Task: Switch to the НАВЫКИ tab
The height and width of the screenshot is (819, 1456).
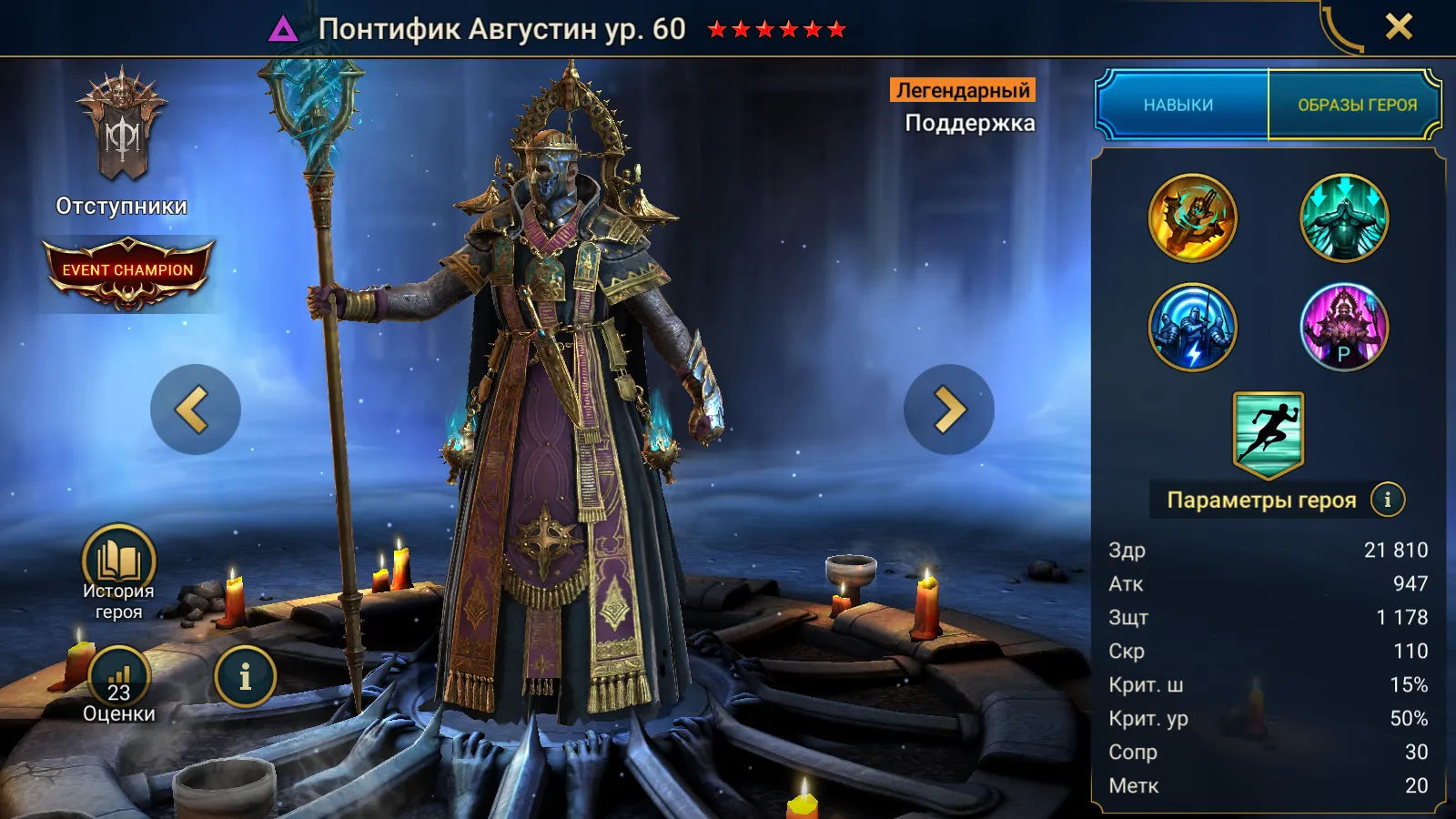Action: 1178,105
